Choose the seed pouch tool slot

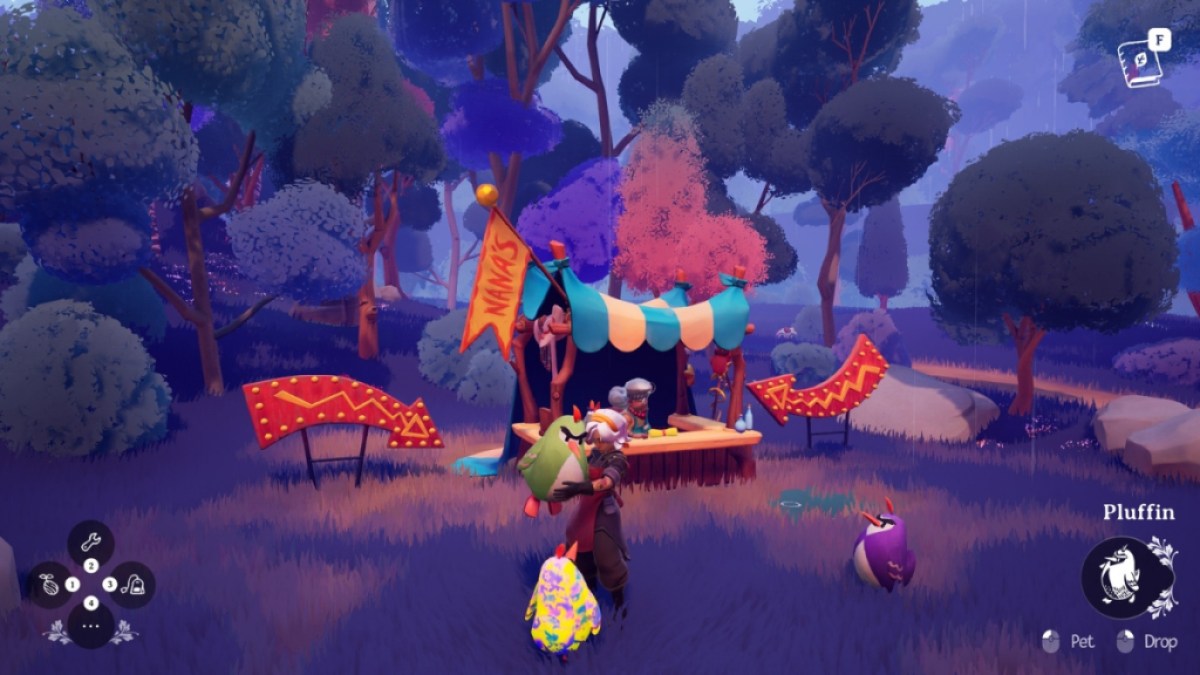51,584
